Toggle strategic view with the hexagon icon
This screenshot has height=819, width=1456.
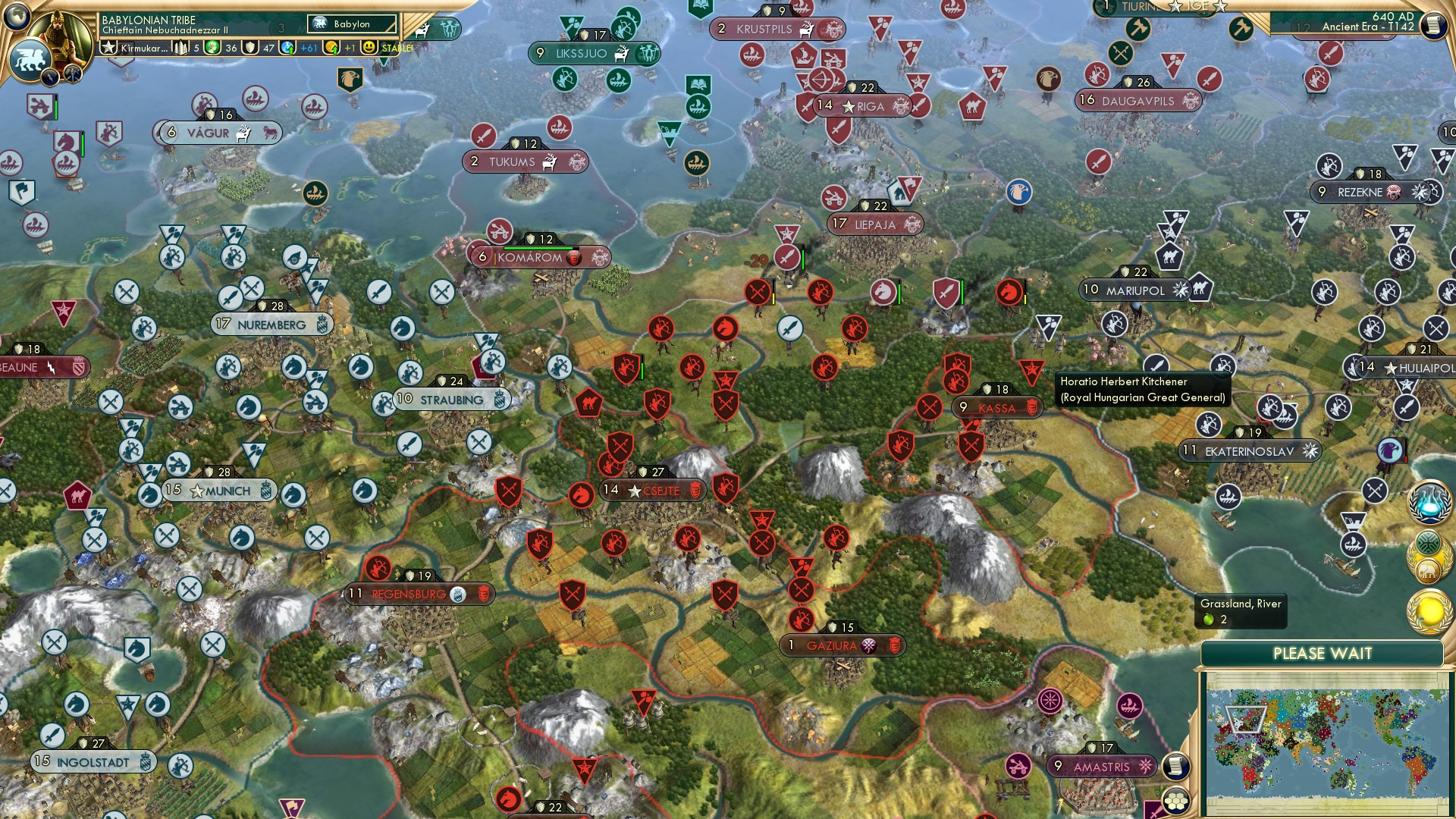(1175, 802)
